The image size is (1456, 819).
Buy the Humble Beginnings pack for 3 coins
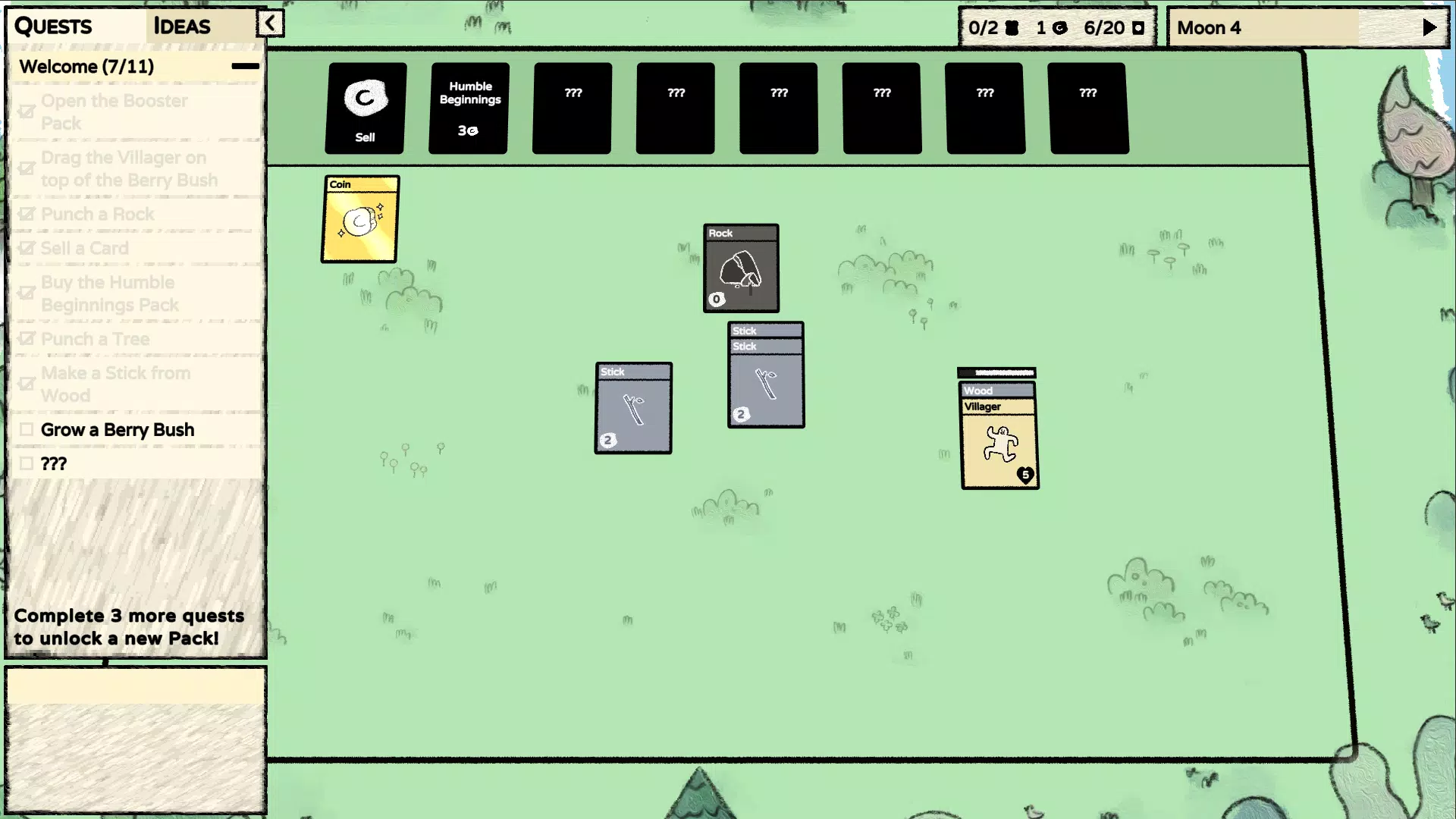click(468, 108)
